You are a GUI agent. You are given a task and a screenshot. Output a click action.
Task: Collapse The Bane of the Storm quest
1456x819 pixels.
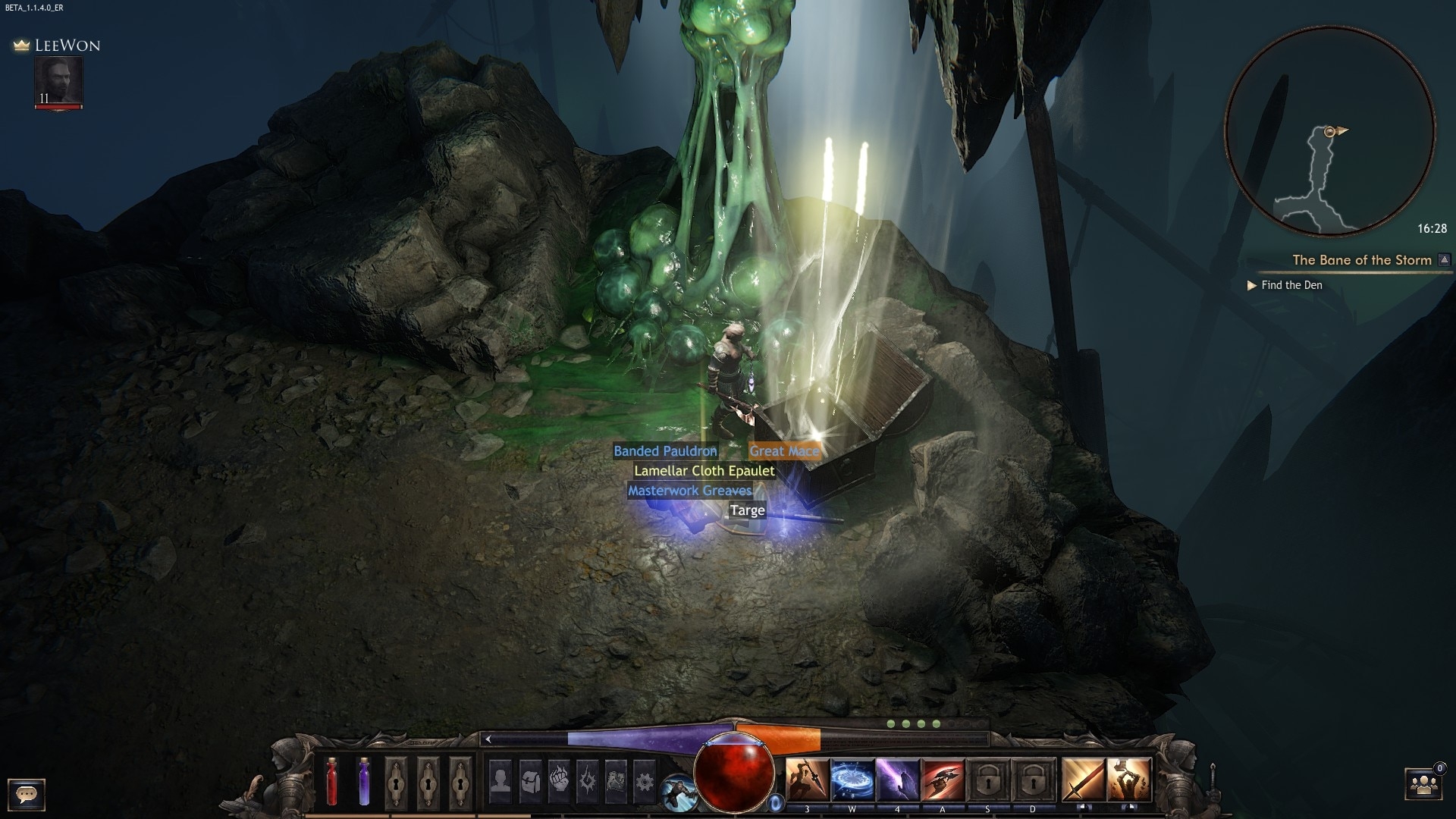[x=1445, y=260]
